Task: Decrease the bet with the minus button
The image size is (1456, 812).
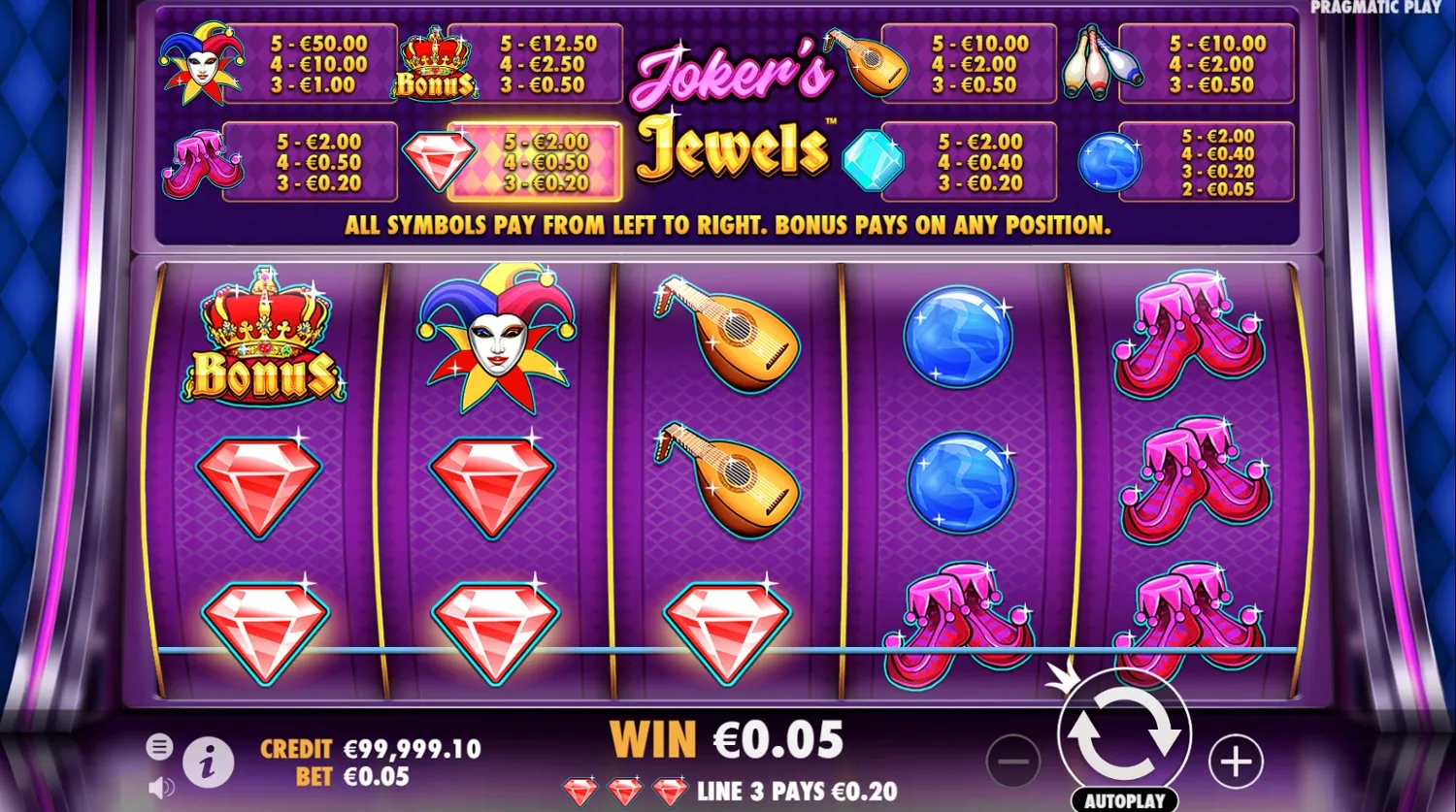Action: pyautogui.click(x=1012, y=763)
